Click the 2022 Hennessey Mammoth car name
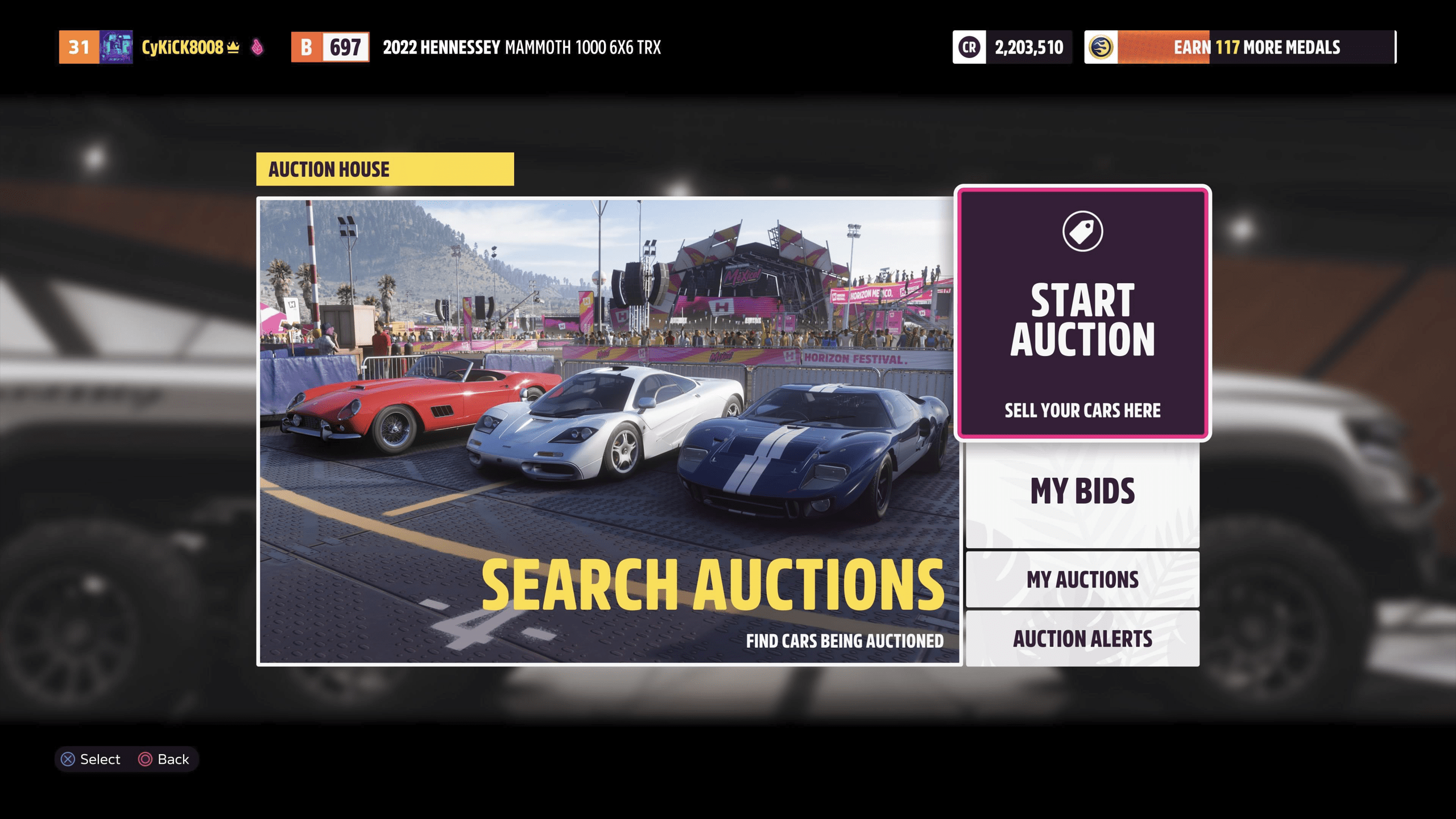 tap(522, 48)
